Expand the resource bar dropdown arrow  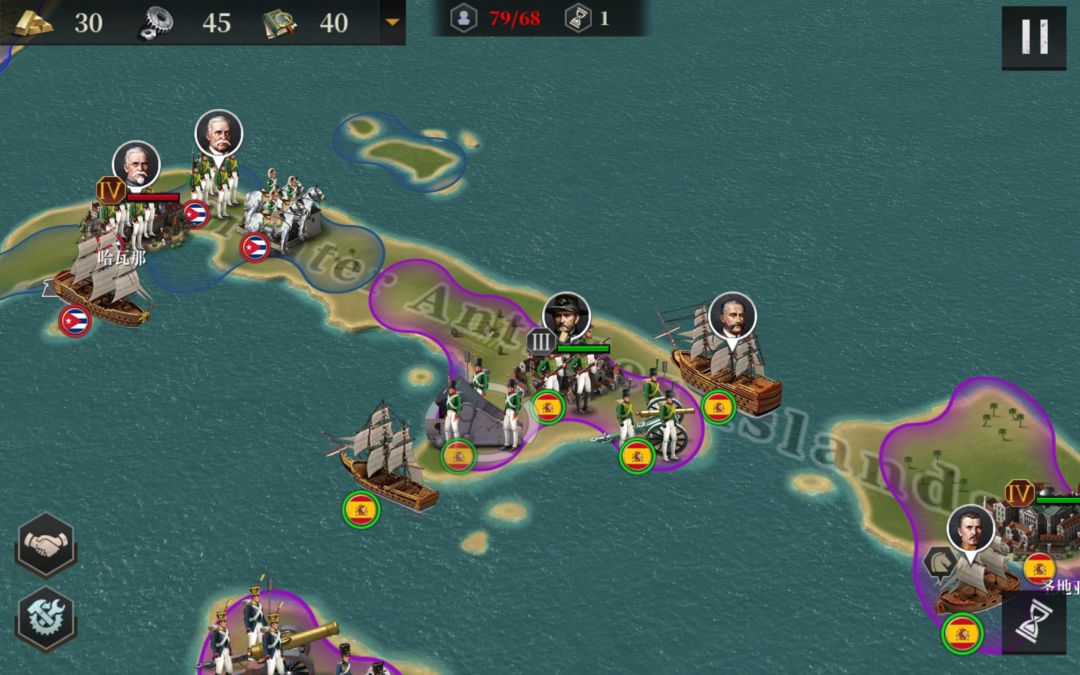pyautogui.click(x=392, y=21)
